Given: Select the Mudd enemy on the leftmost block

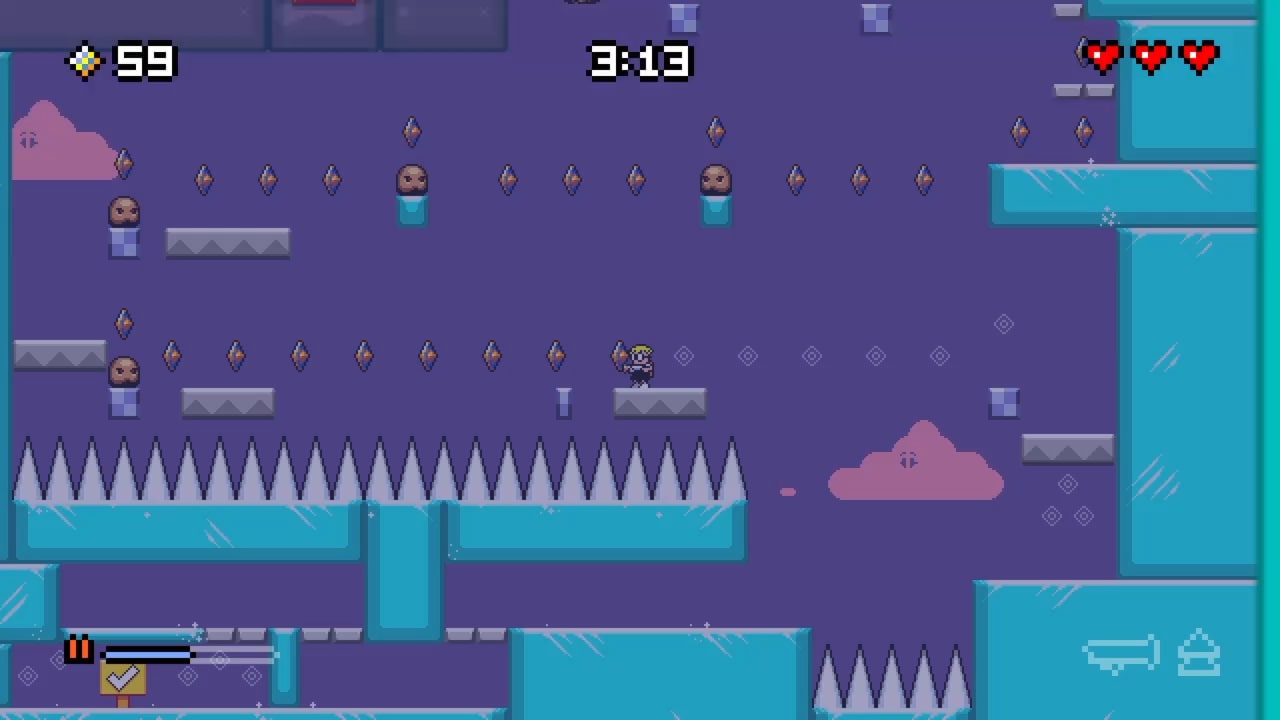Looking at the screenshot, I should pyautogui.click(x=123, y=213).
